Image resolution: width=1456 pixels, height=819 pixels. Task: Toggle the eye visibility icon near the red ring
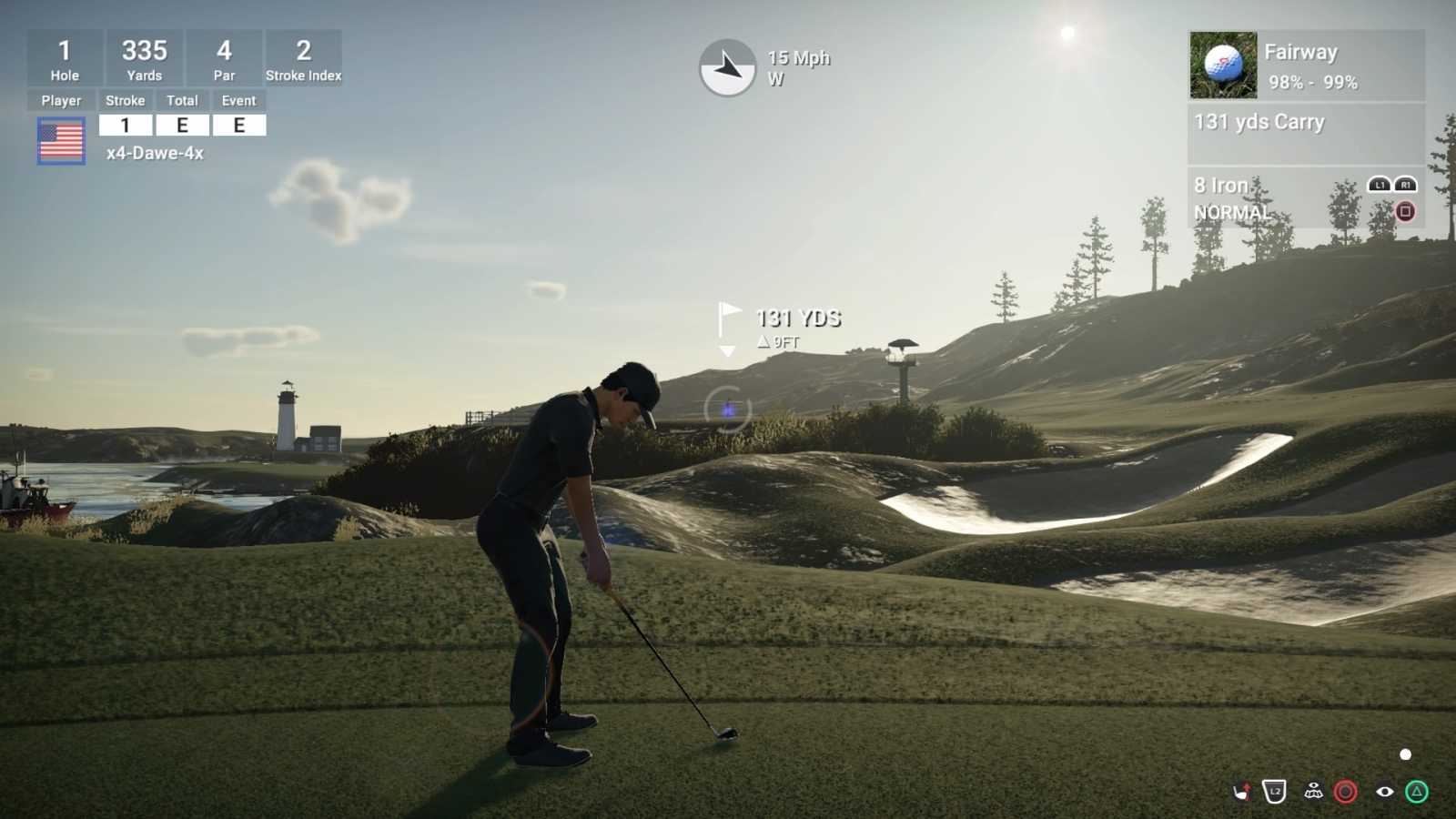click(1385, 792)
